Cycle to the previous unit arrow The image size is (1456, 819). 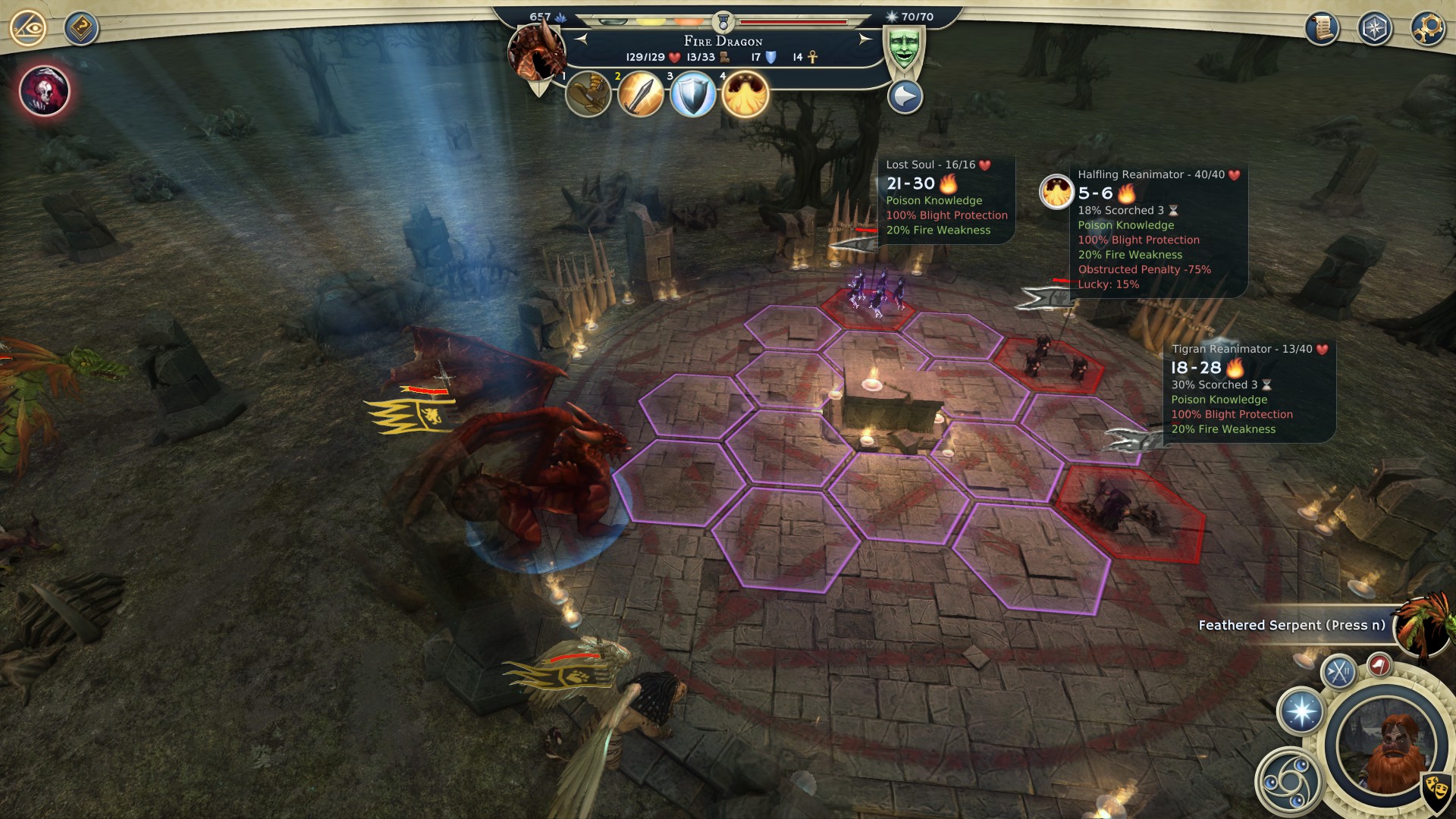pos(582,39)
